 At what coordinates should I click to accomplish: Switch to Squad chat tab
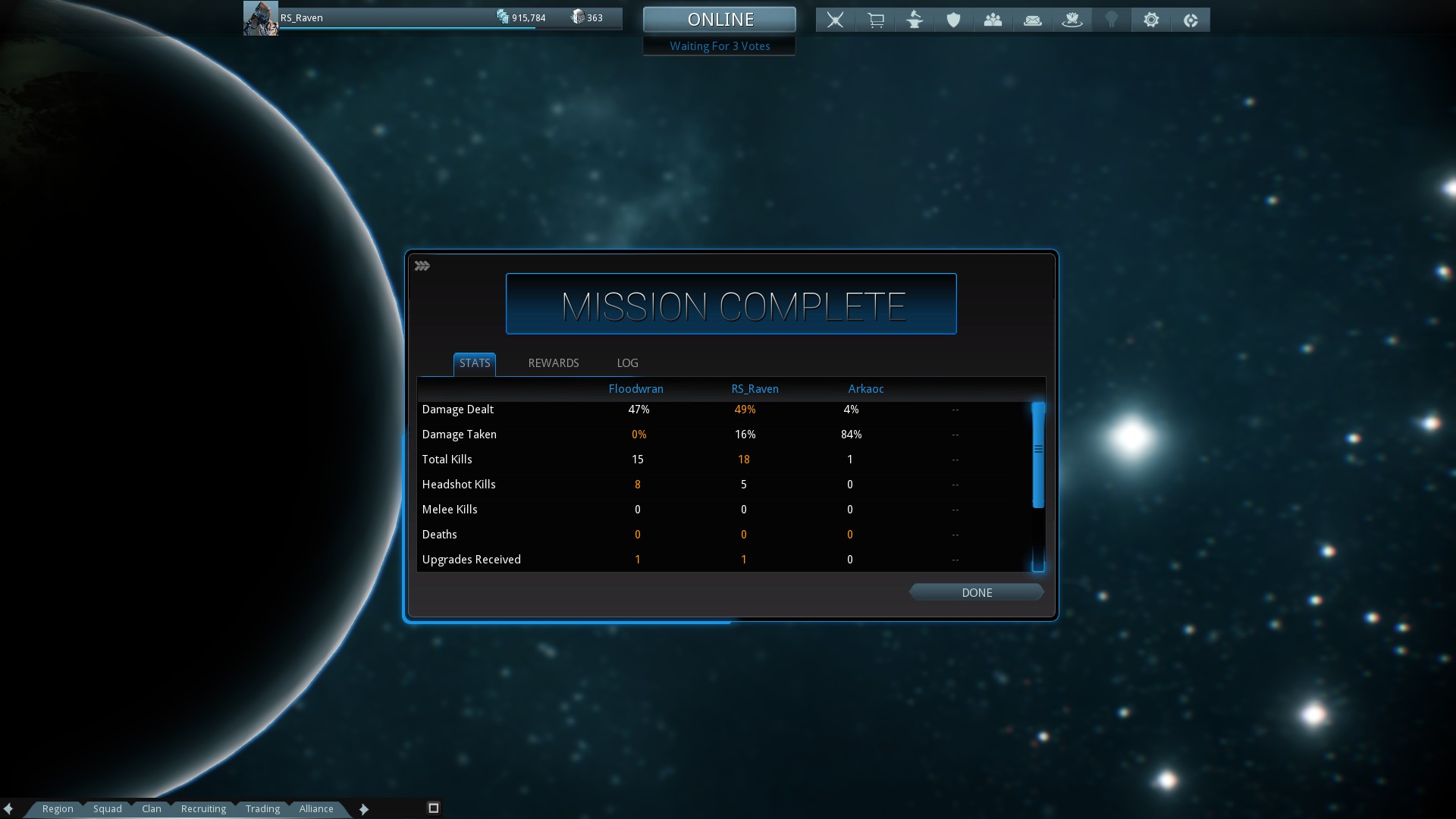coord(108,809)
